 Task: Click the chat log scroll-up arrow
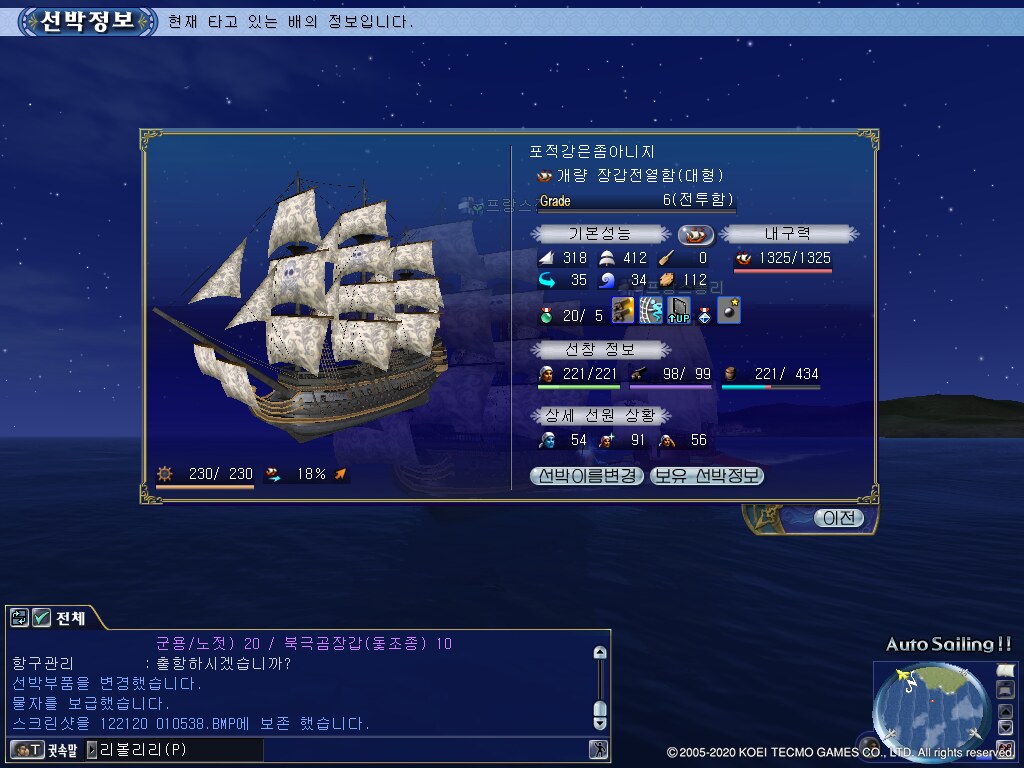pos(600,653)
